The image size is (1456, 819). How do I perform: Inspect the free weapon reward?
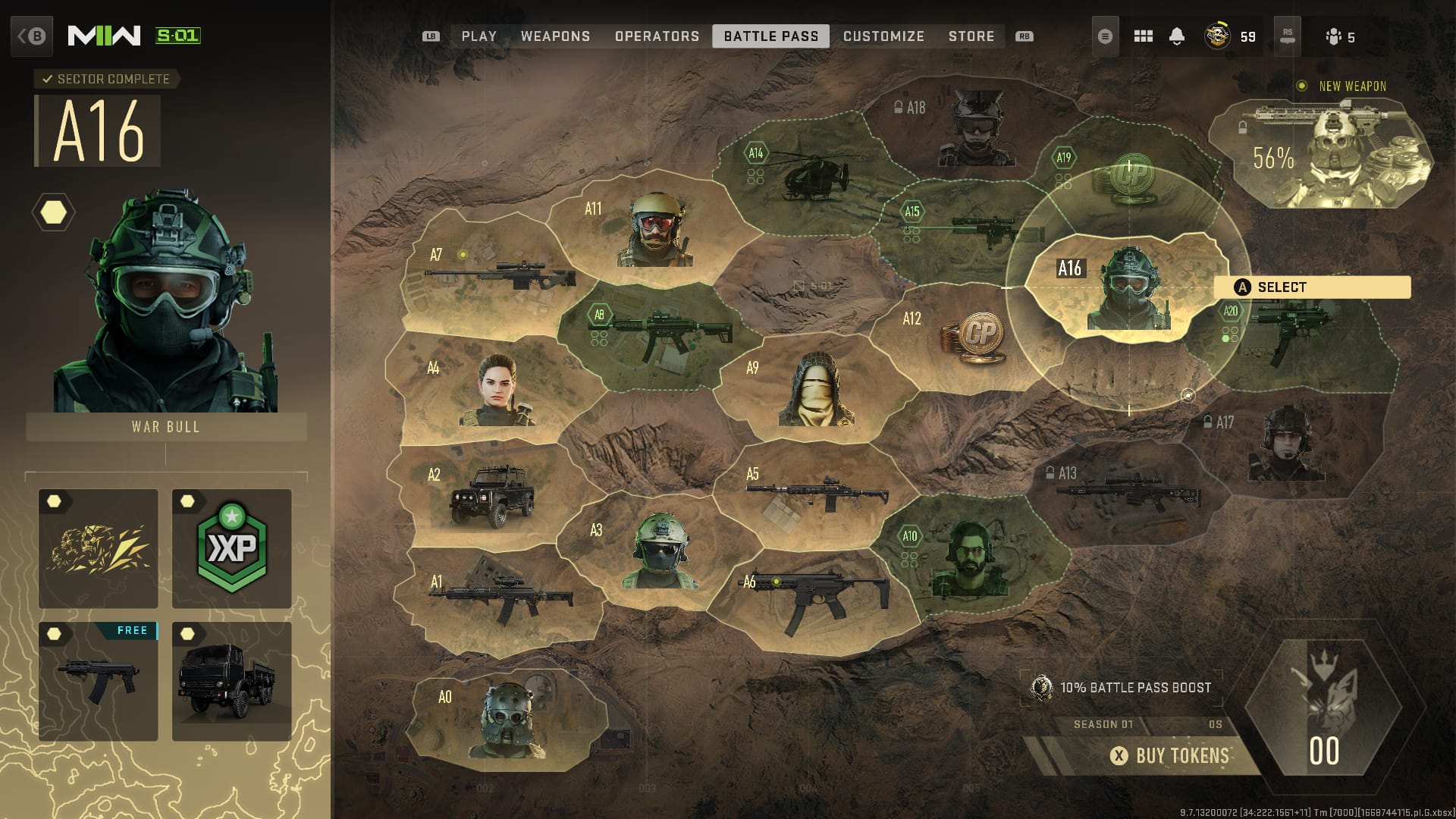99,681
